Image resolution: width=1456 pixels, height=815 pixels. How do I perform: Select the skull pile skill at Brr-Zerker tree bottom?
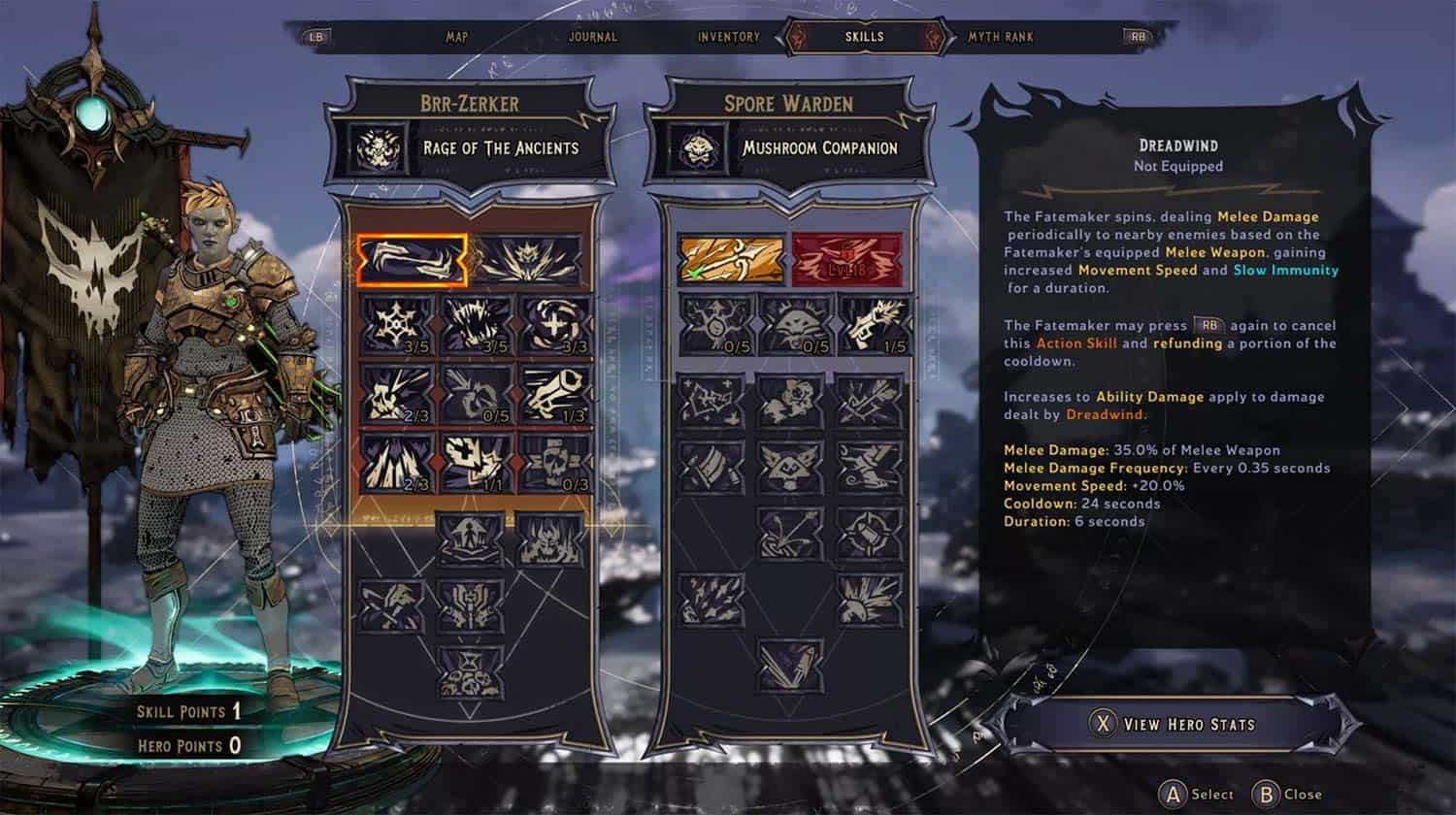click(x=471, y=671)
